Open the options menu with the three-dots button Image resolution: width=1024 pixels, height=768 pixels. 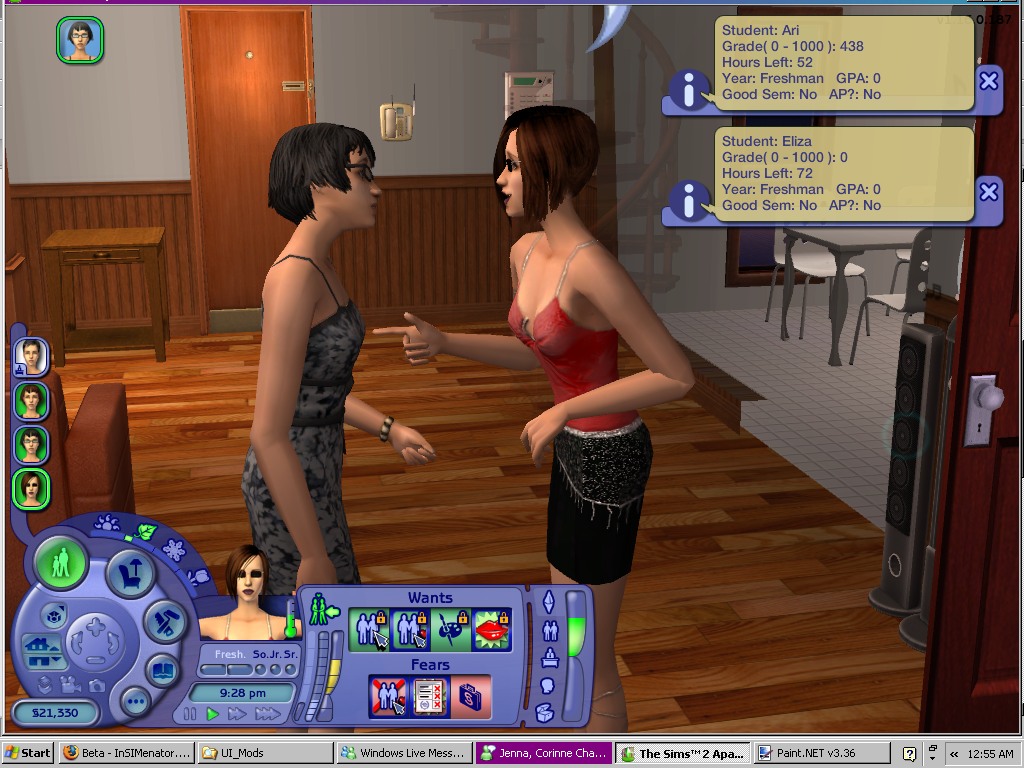136,702
